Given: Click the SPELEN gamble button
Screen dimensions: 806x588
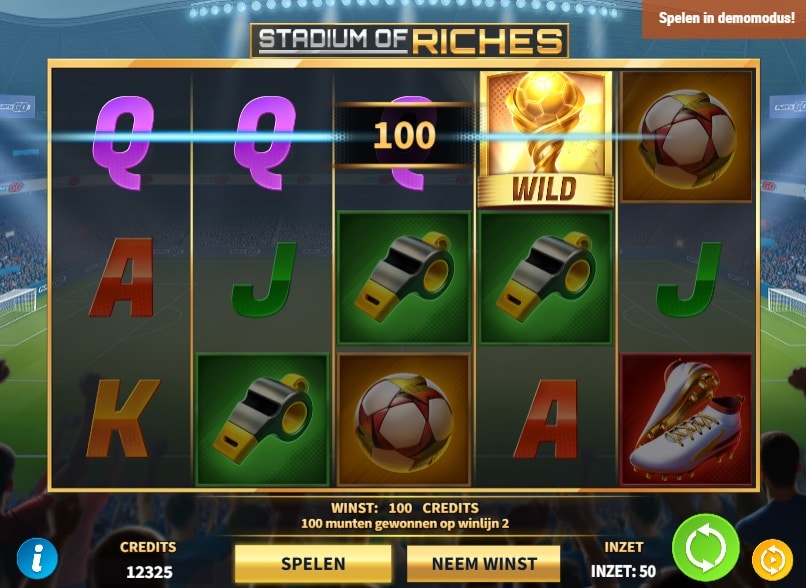Looking at the screenshot, I should pos(313,563).
